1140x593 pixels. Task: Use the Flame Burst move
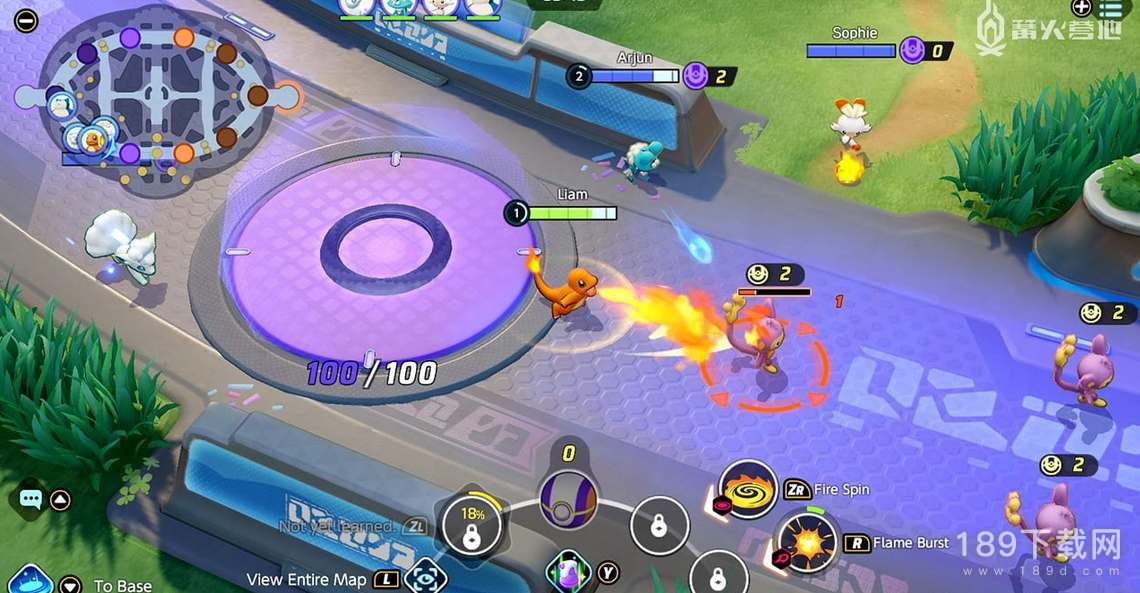pyautogui.click(x=806, y=541)
